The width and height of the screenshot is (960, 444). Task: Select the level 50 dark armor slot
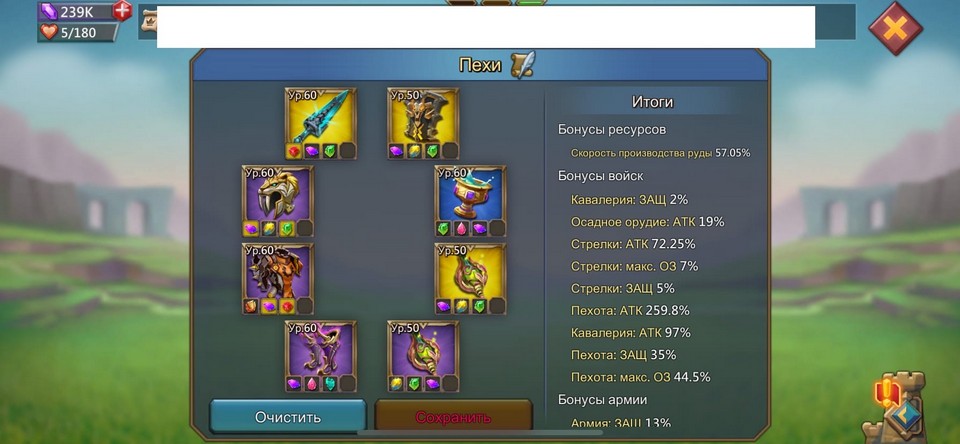click(423, 117)
